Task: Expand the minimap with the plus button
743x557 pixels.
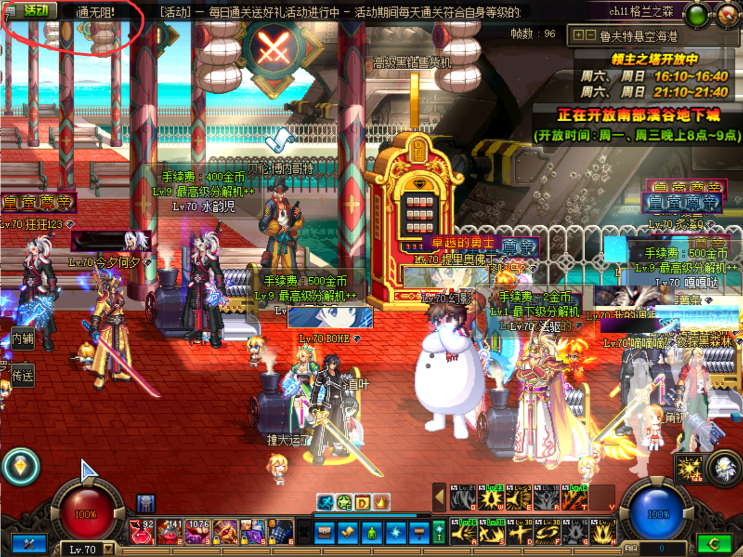Action: pyautogui.click(x=577, y=36)
